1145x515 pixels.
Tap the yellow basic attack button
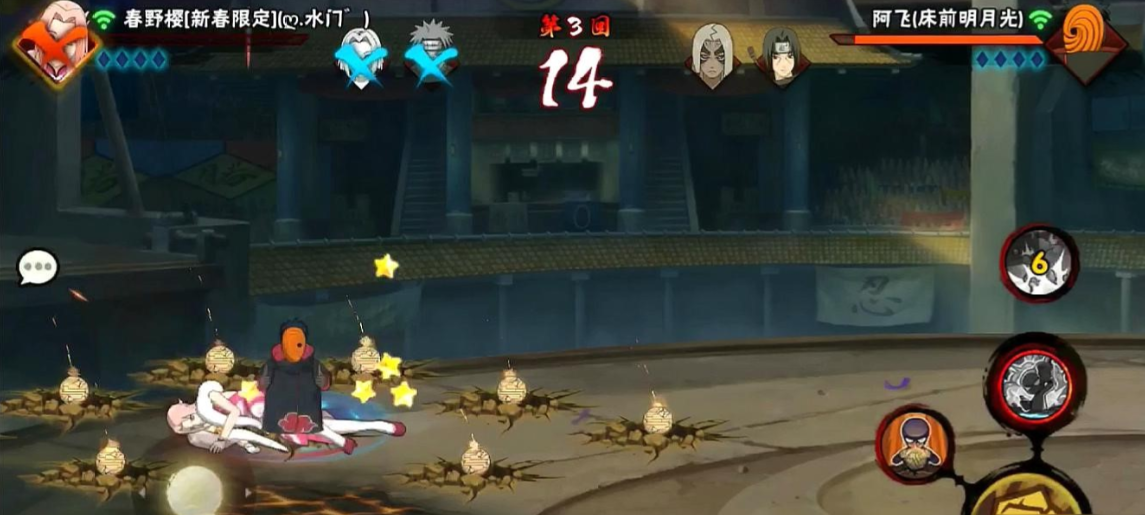click(x=1030, y=497)
